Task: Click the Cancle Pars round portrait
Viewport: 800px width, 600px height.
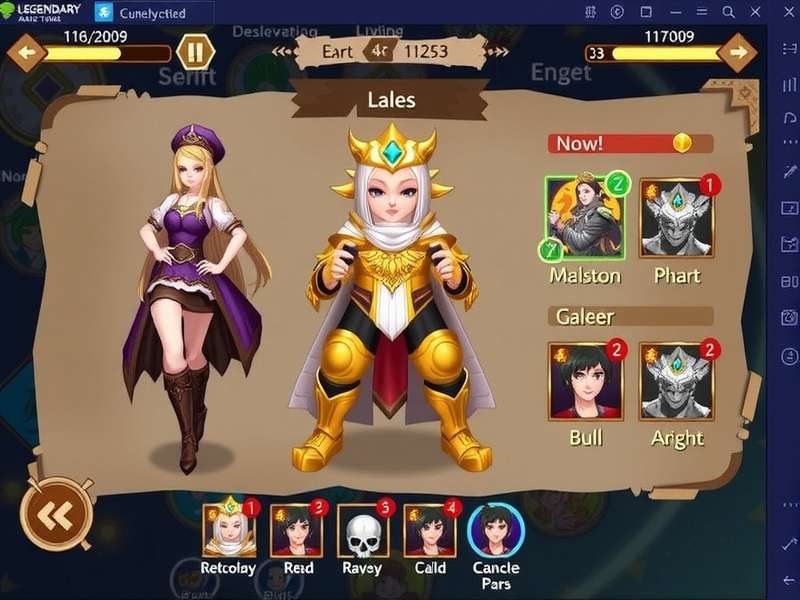Action: pos(495,530)
